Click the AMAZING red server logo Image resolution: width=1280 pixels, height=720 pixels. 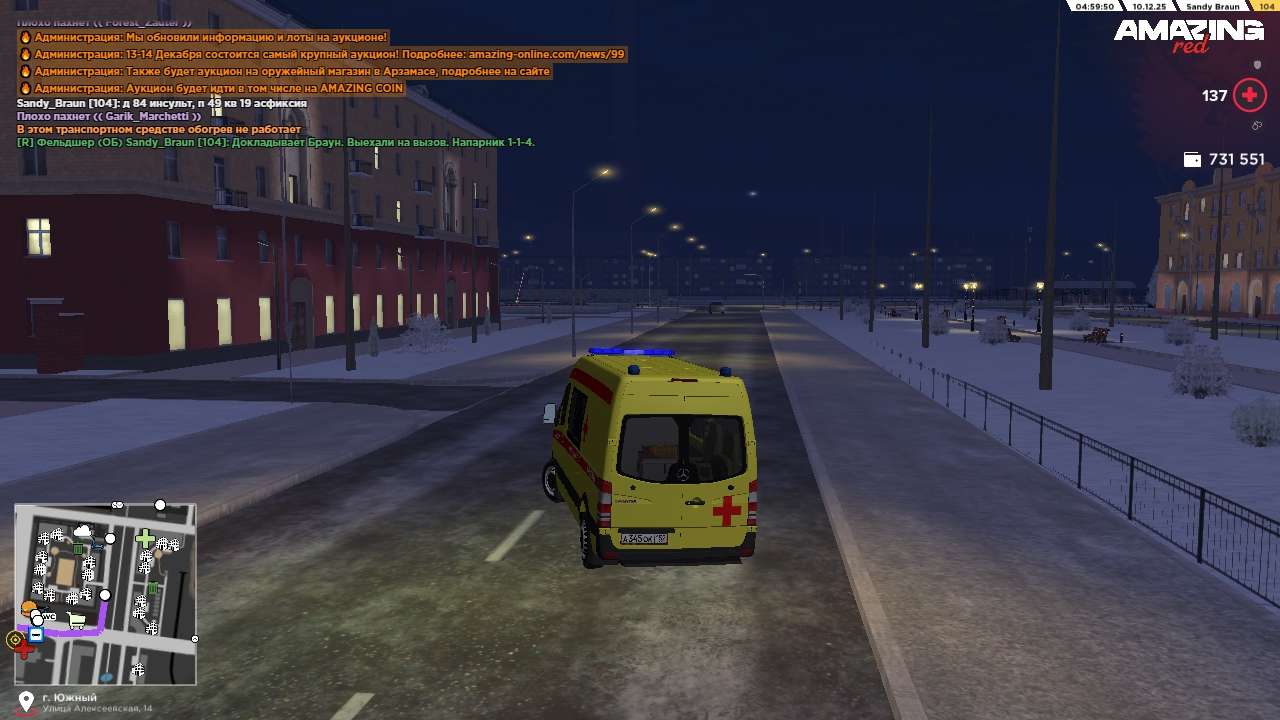(1189, 35)
